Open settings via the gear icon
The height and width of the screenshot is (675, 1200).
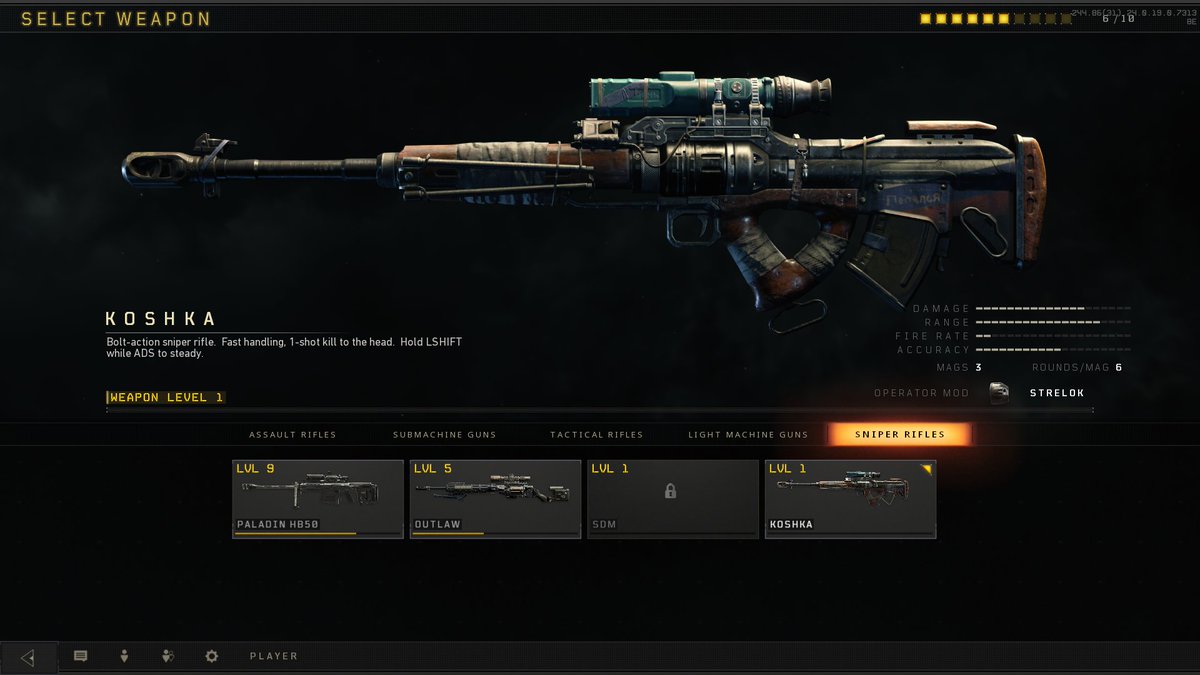click(211, 657)
